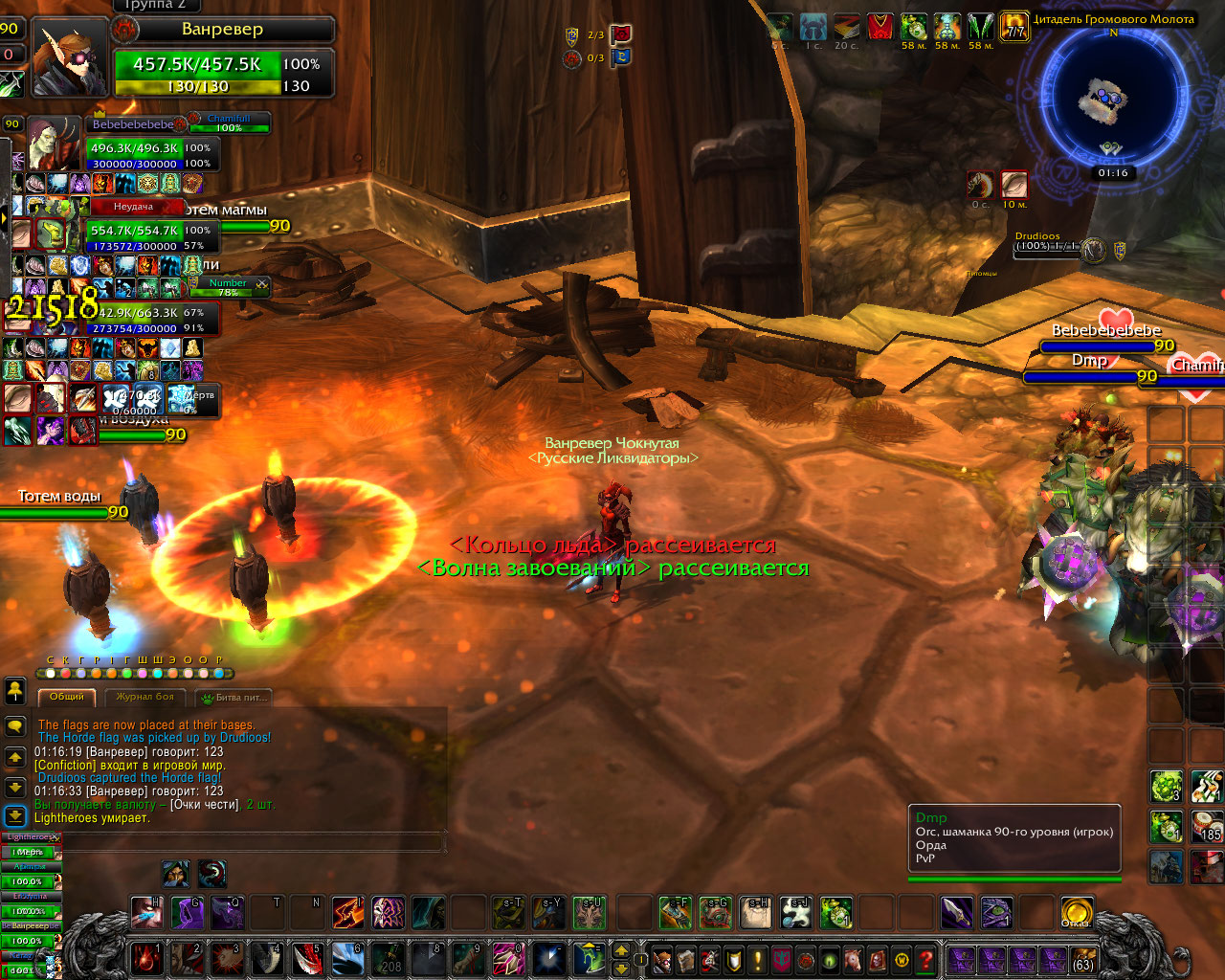Jump chat to the bottom with the highlighted arrow

15,816
